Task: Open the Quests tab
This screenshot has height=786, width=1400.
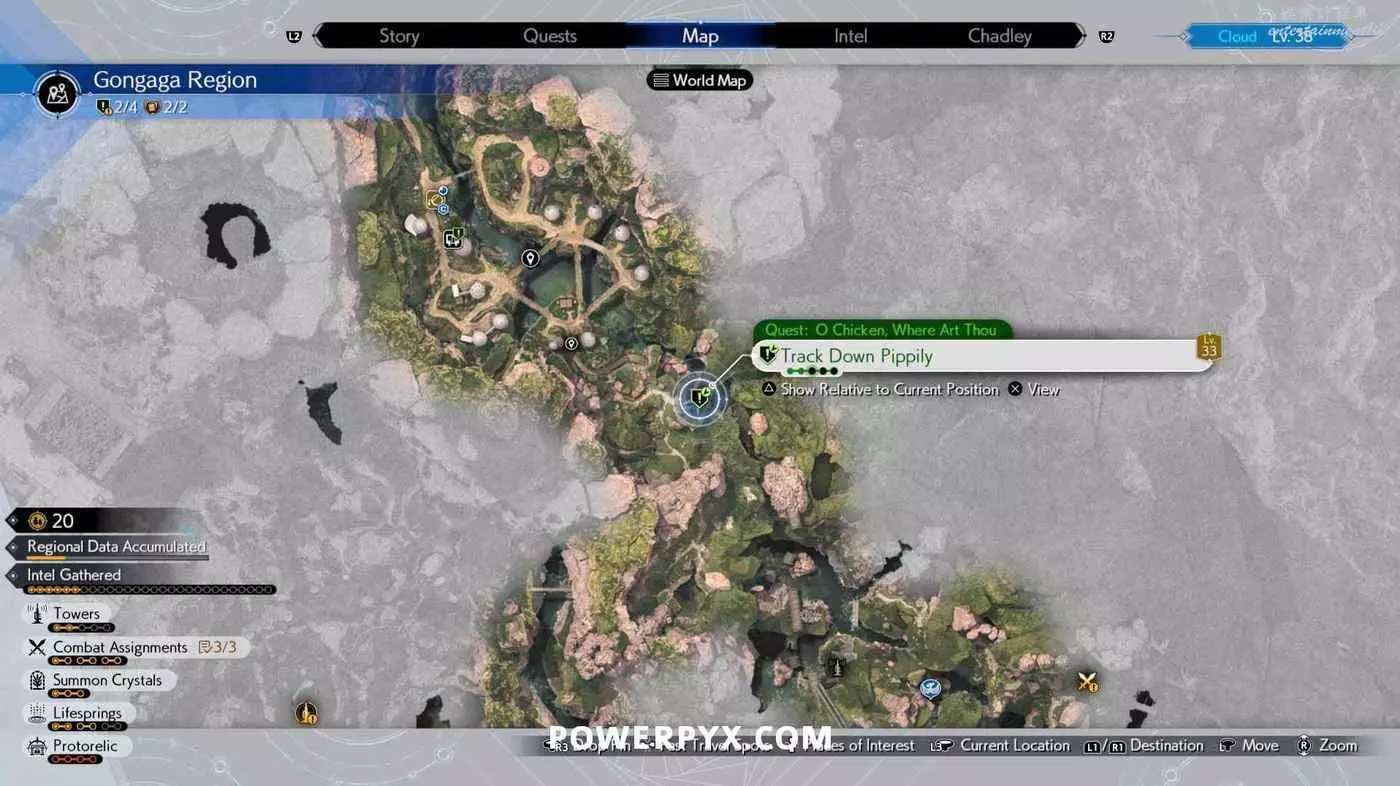Action: point(550,36)
